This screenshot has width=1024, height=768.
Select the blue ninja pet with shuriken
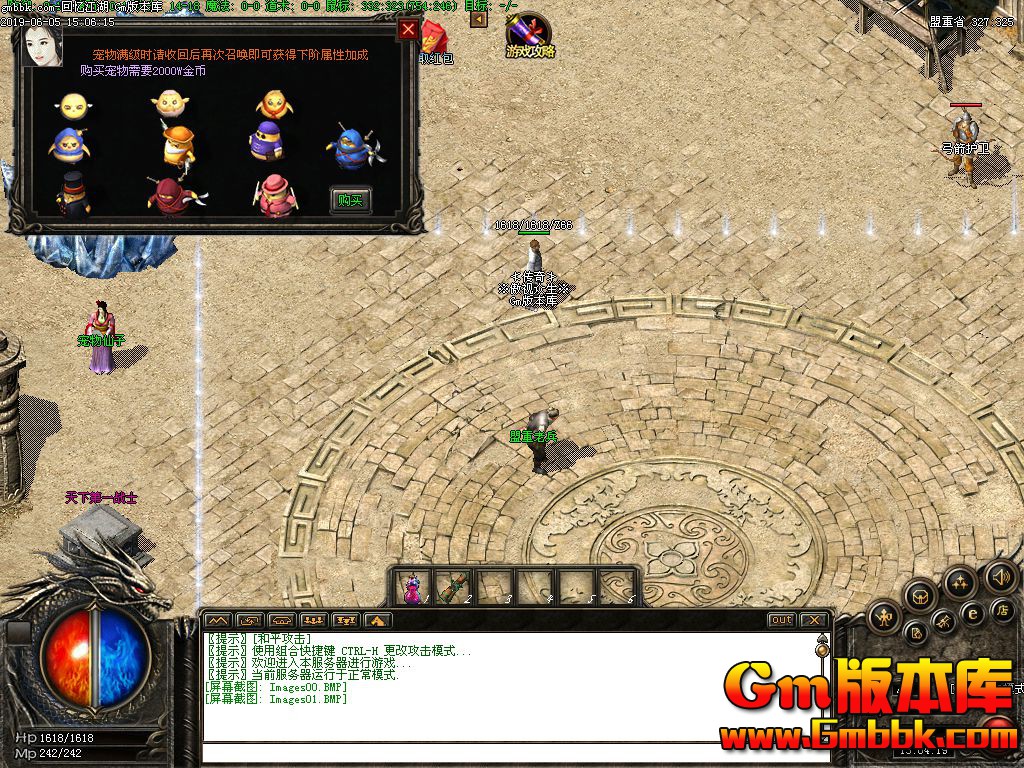pos(349,147)
